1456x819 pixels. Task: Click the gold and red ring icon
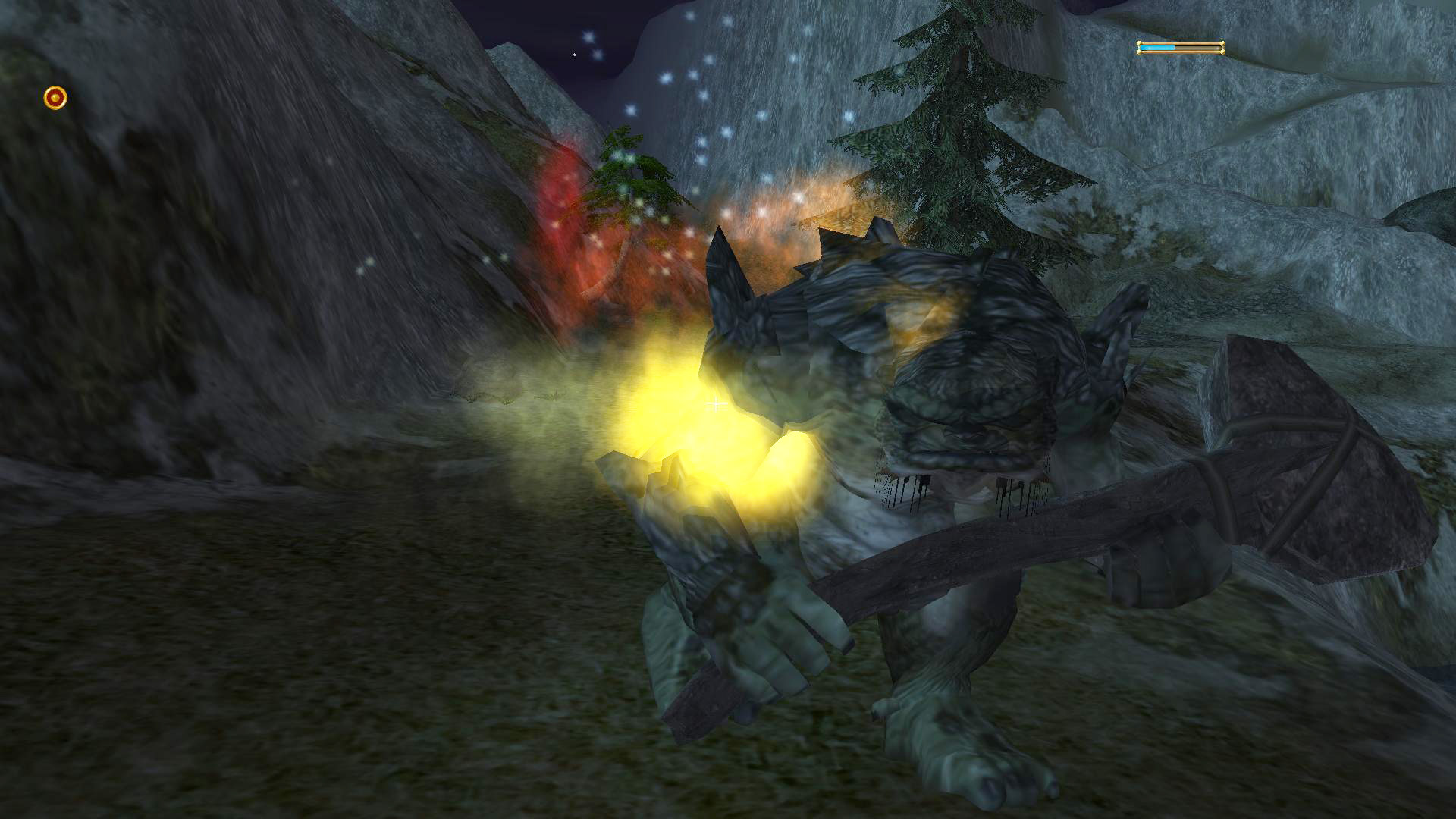tap(55, 98)
